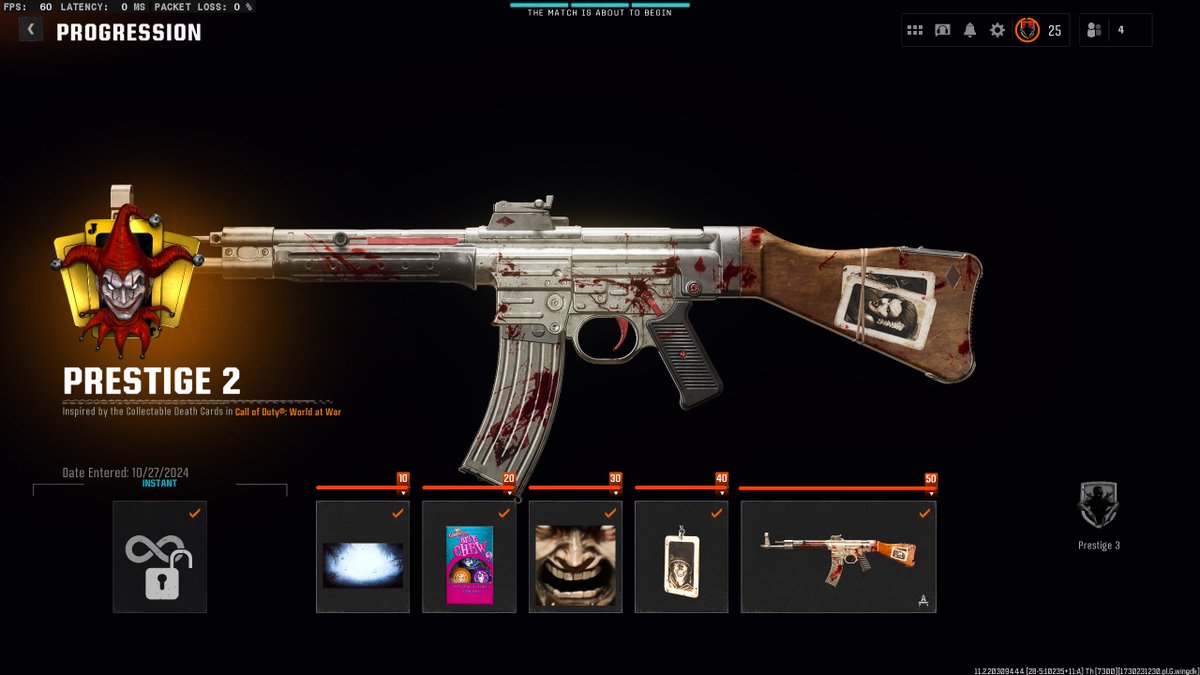Select the level 20 gum pack reward
This screenshot has height=675, width=1200.
pos(469,557)
